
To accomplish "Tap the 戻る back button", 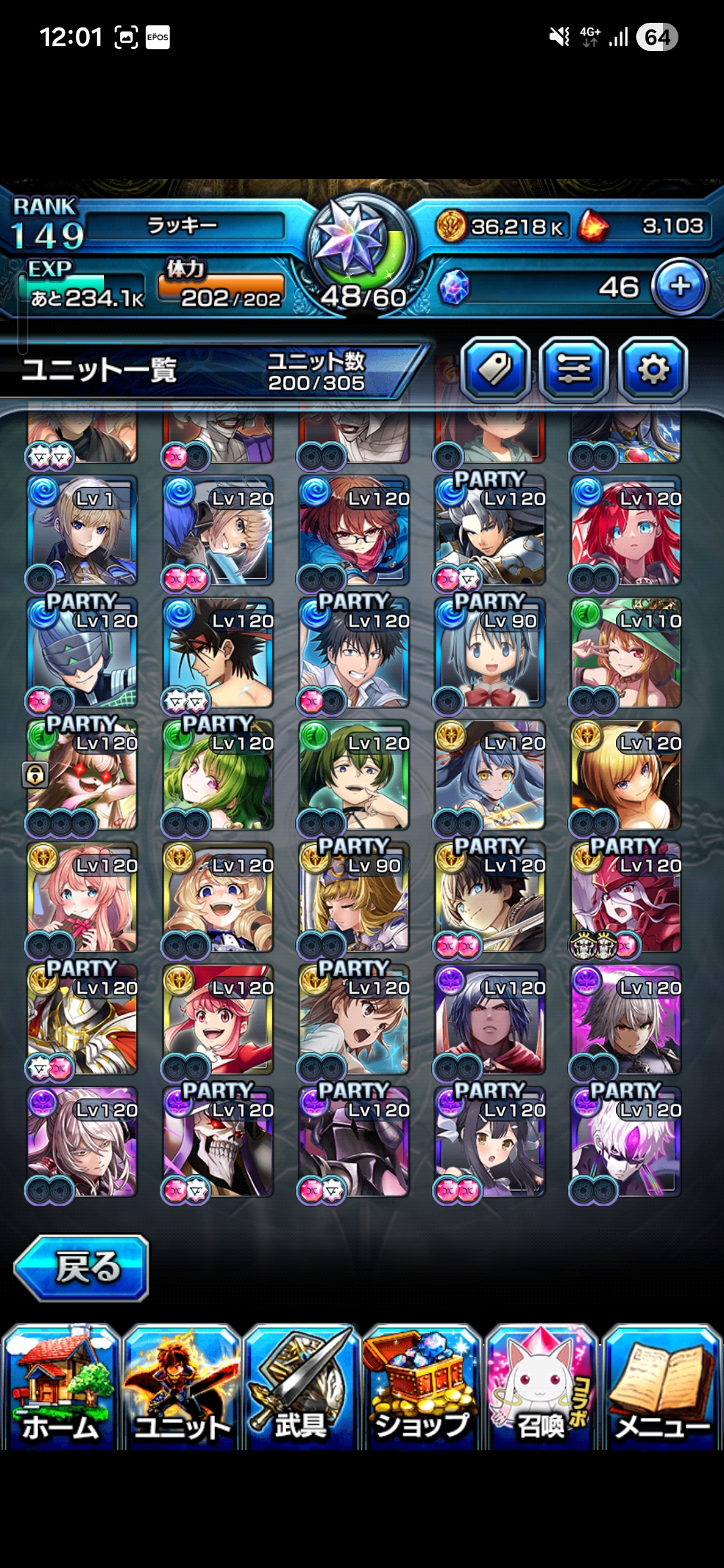I will pos(82,1268).
